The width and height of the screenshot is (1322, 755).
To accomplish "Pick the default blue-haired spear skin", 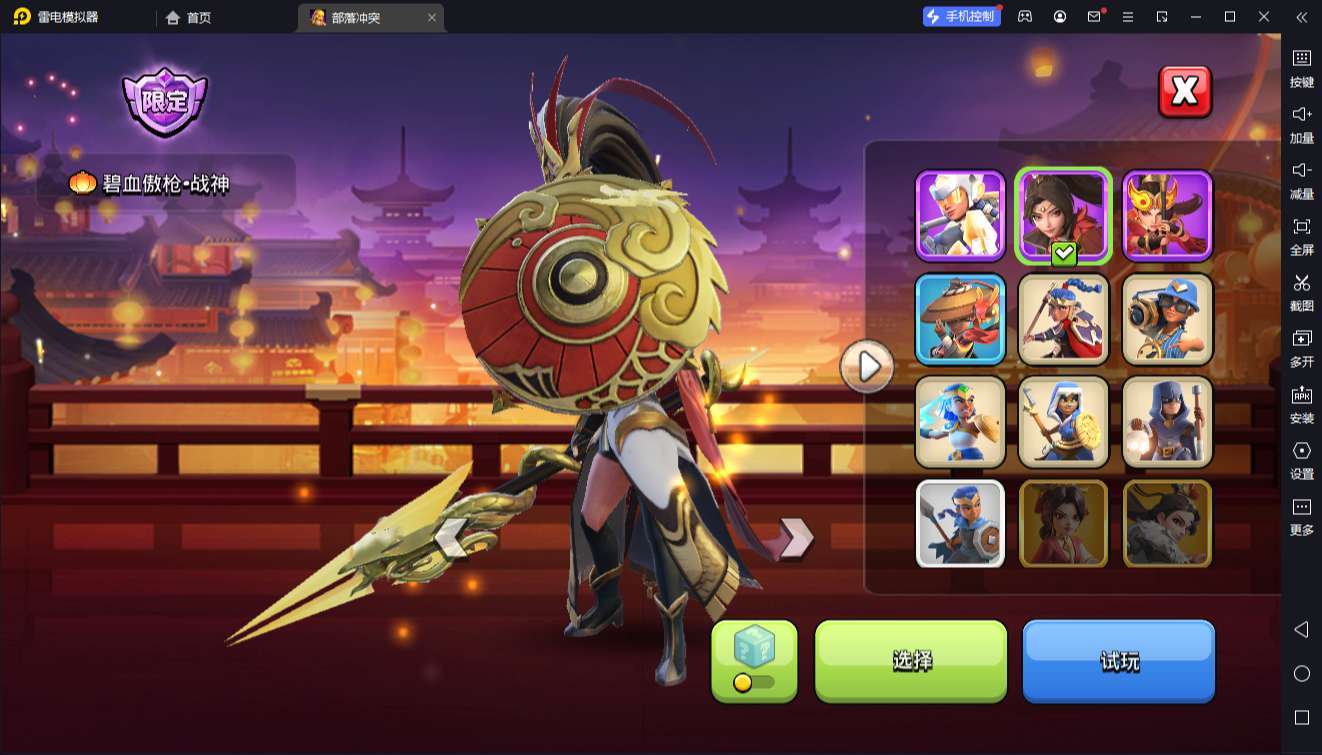I will tap(960, 524).
